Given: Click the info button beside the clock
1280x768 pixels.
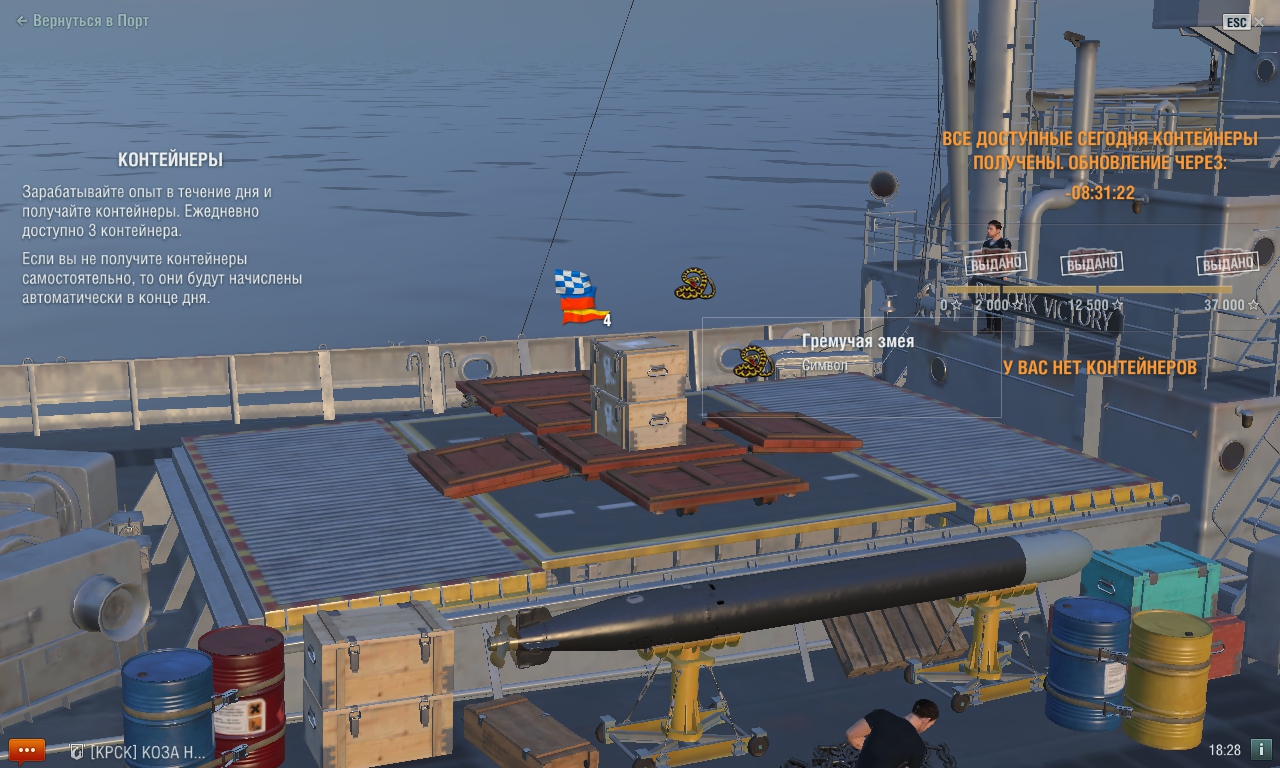Looking at the screenshot, I should [x=1261, y=749].
